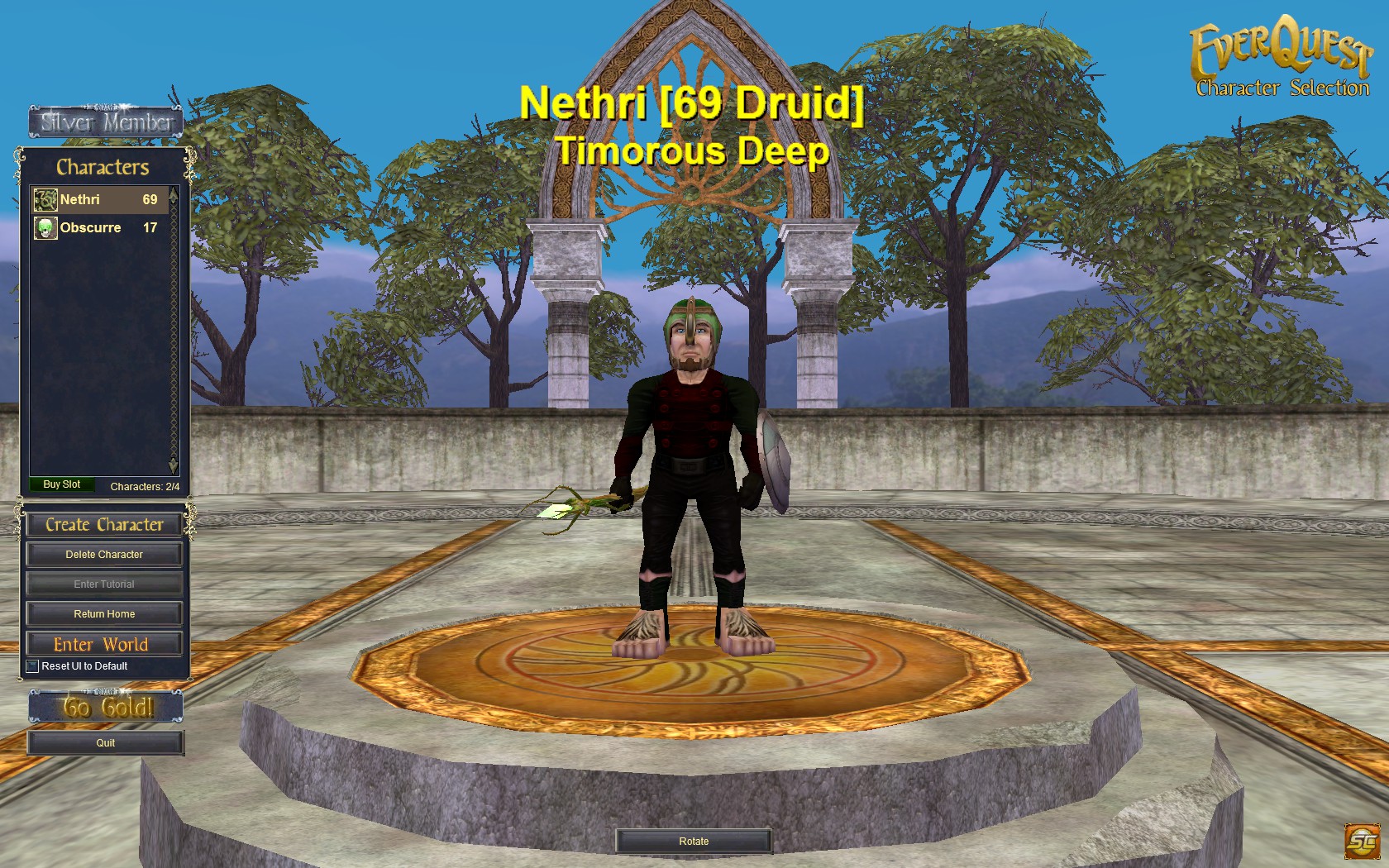Click the character list scrollbar track

click(x=174, y=331)
